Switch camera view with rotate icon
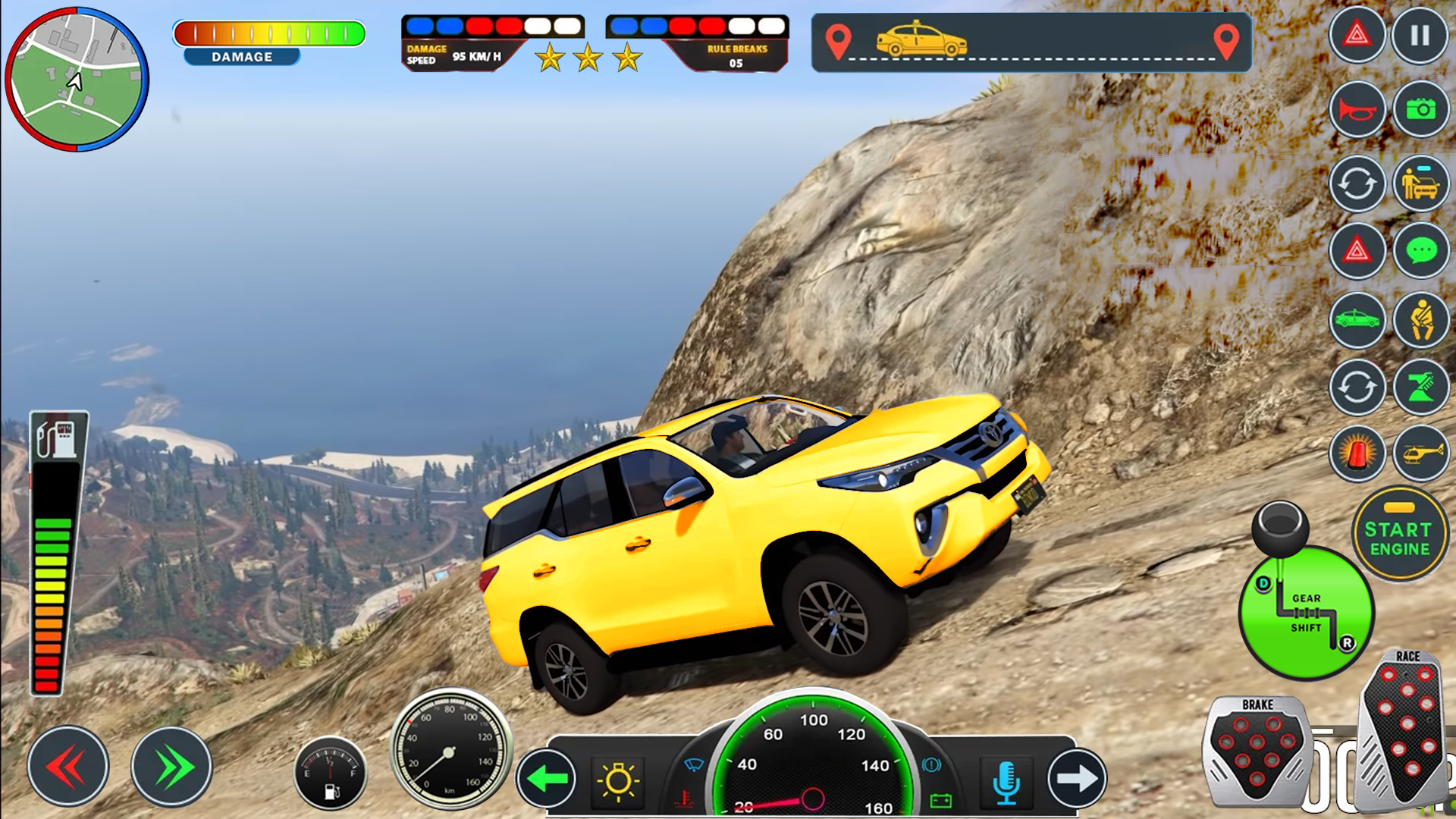The height and width of the screenshot is (819, 1456). pyautogui.click(x=1357, y=184)
